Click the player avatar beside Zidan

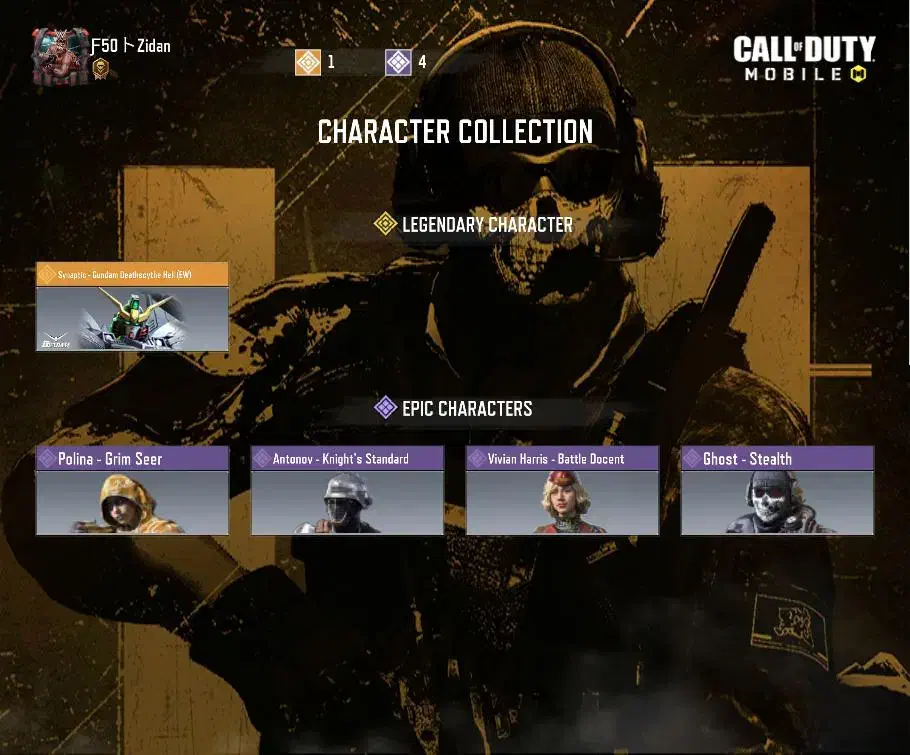tap(59, 56)
